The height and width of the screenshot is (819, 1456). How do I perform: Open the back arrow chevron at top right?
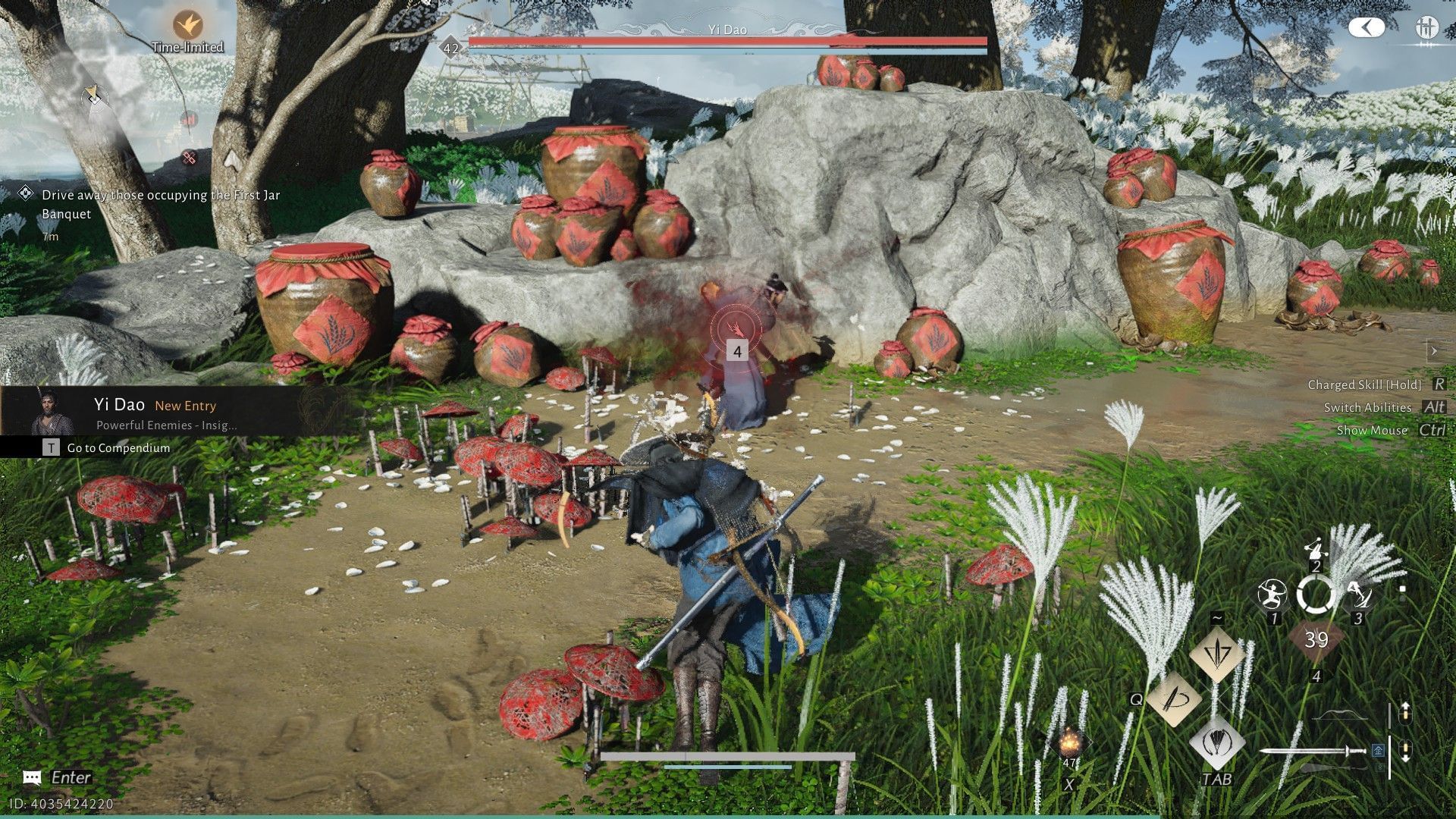pyautogui.click(x=1367, y=28)
